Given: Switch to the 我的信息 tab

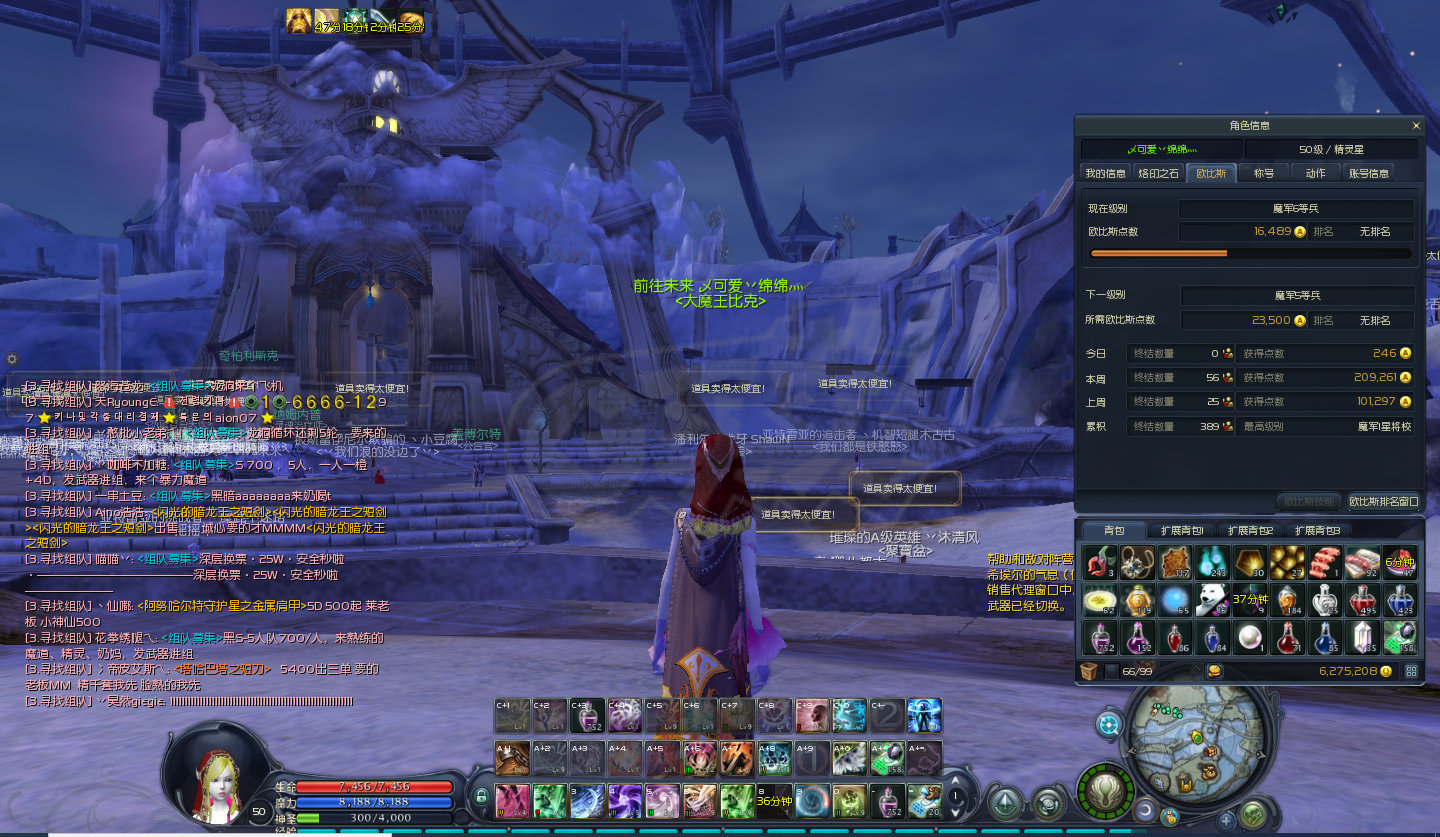Looking at the screenshot, I should [1105, 173].
